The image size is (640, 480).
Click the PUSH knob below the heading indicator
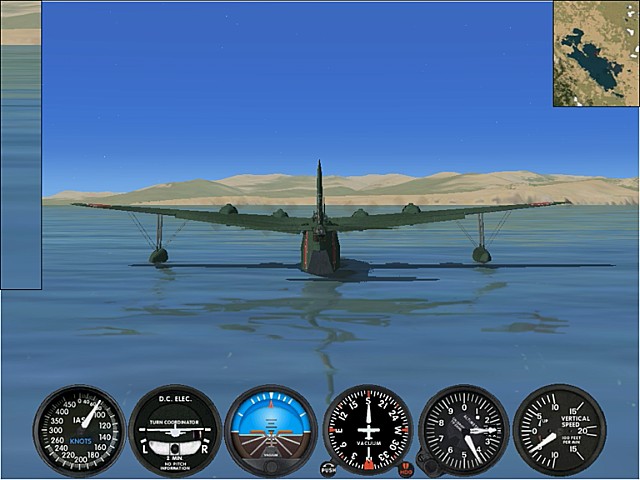(329, 467)
